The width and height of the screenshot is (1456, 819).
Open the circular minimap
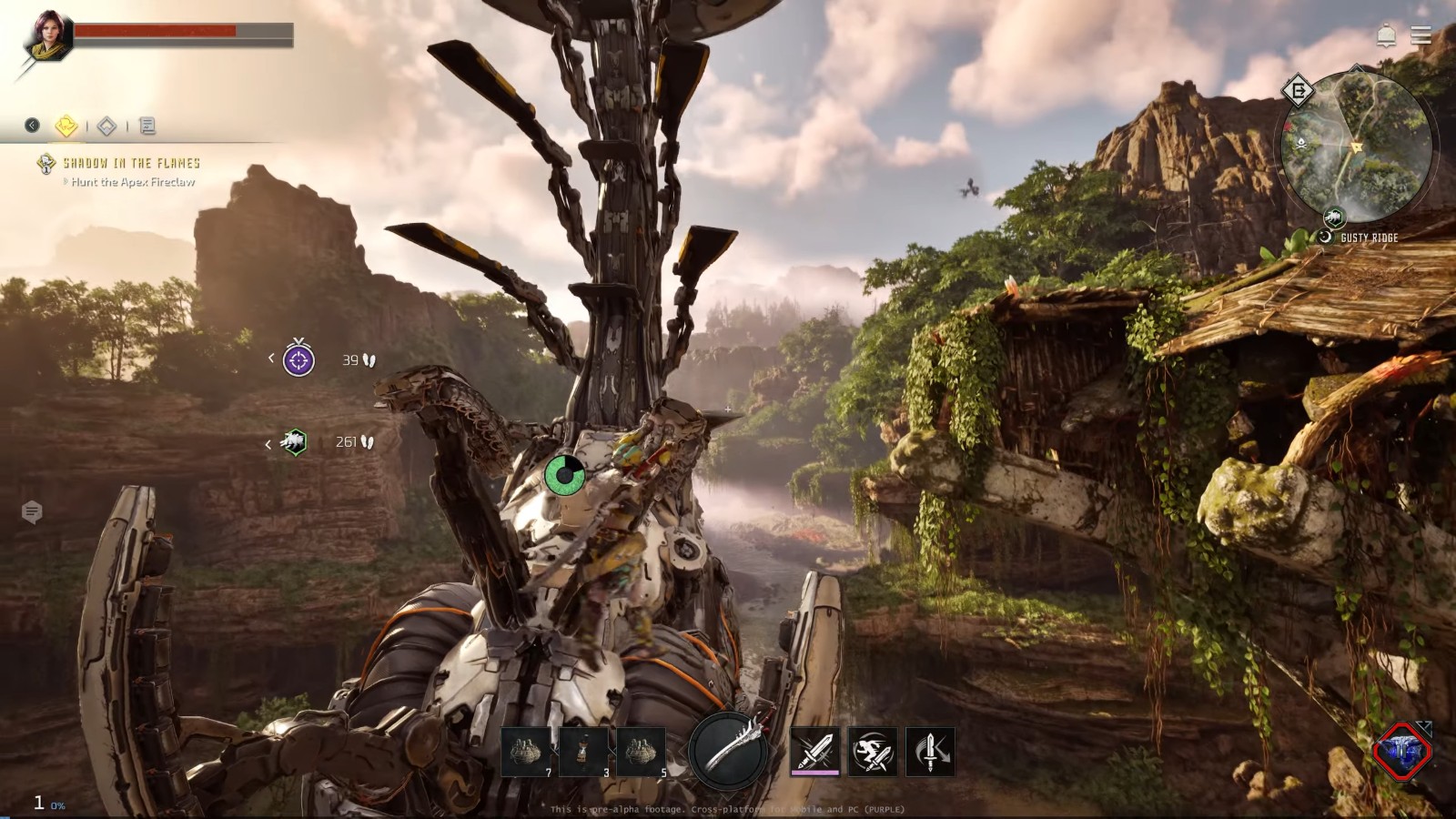tap(1356, 146)
